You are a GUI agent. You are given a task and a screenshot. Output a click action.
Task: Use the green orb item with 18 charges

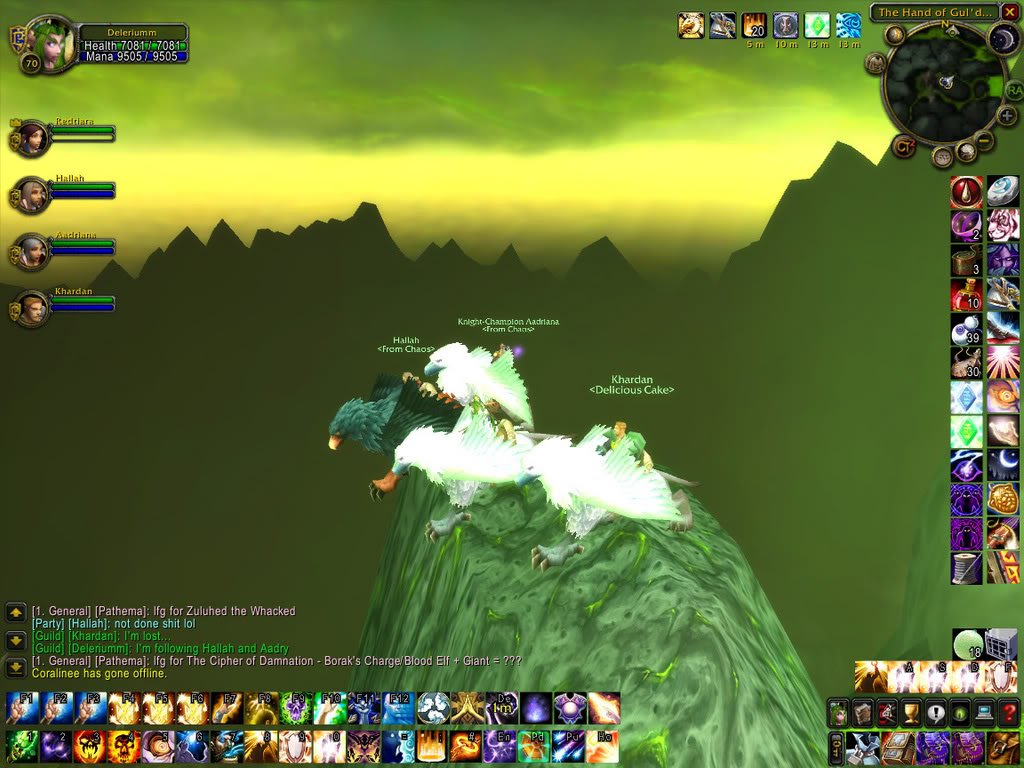click(x=967, y=645)
